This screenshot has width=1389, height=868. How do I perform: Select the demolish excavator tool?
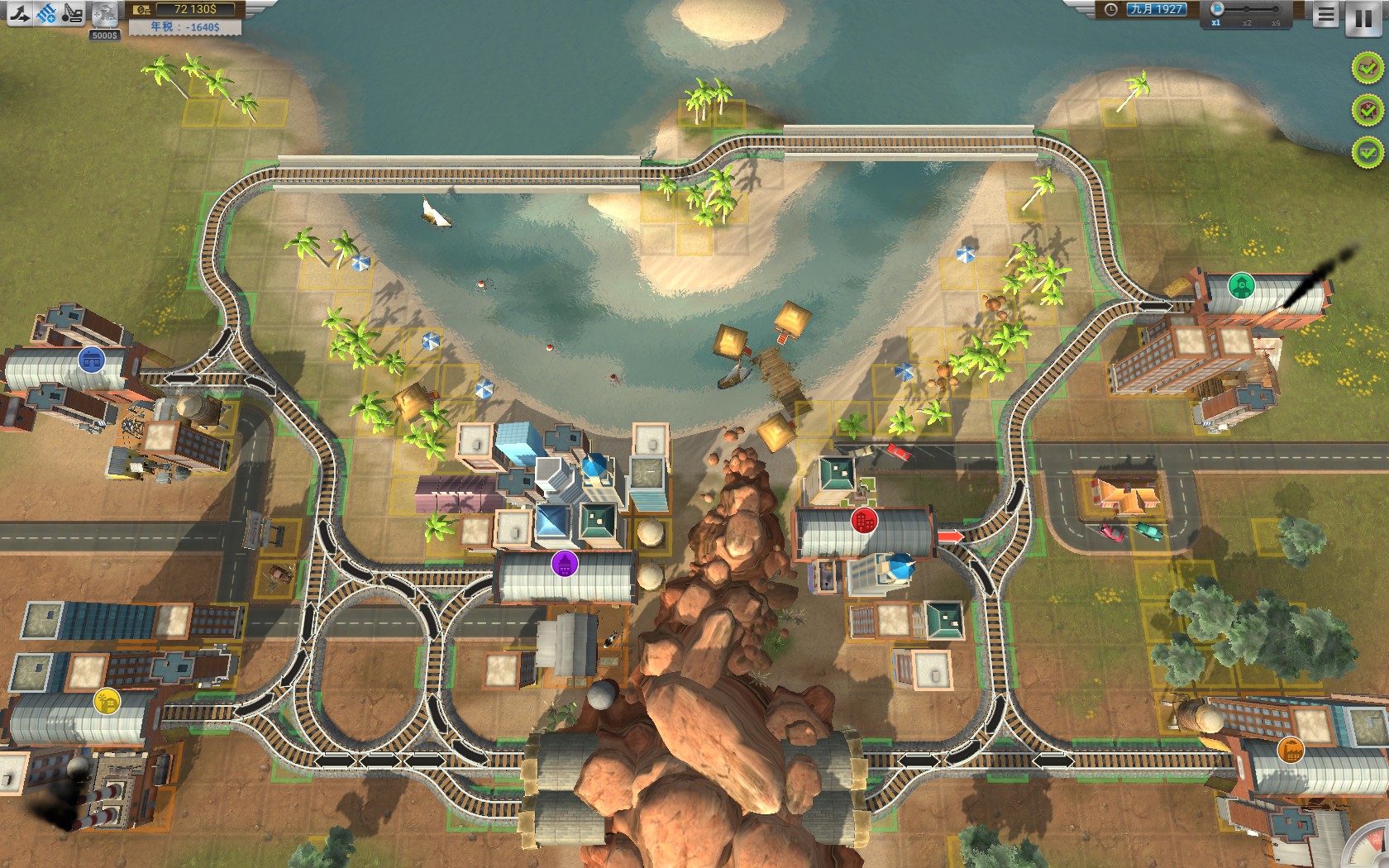74,12
